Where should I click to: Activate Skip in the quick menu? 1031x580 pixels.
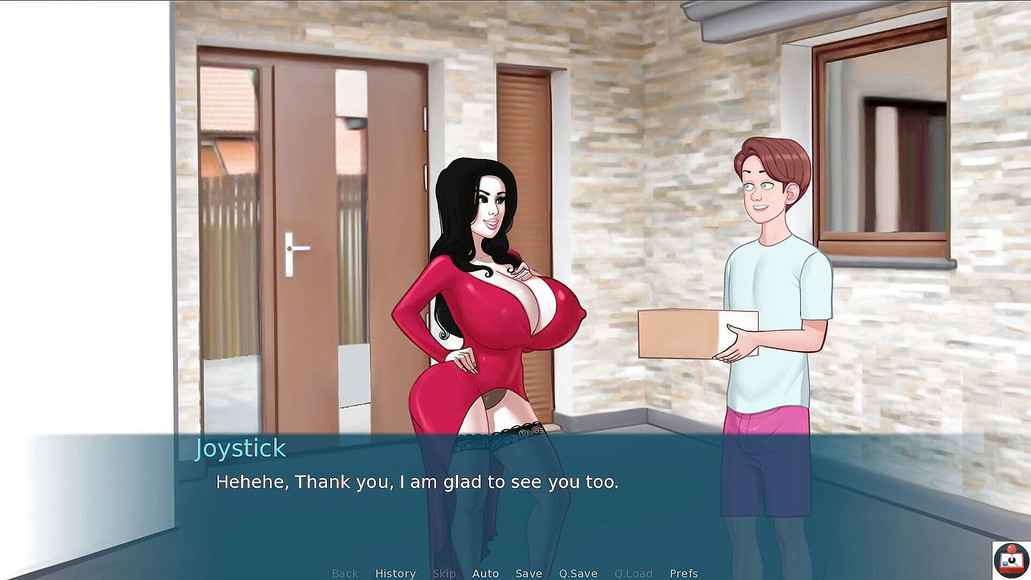[444, 573]
